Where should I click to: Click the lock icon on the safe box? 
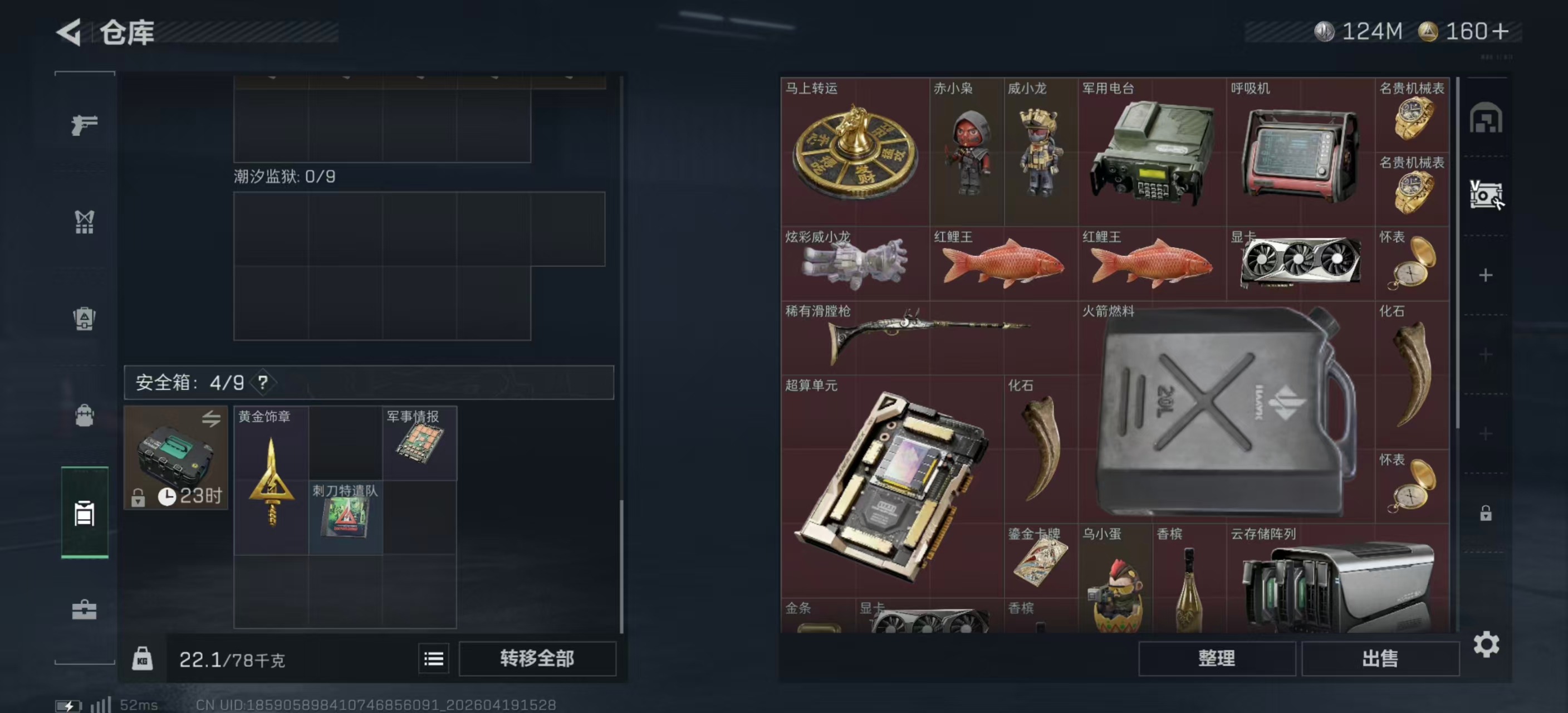tap(139, 498)
